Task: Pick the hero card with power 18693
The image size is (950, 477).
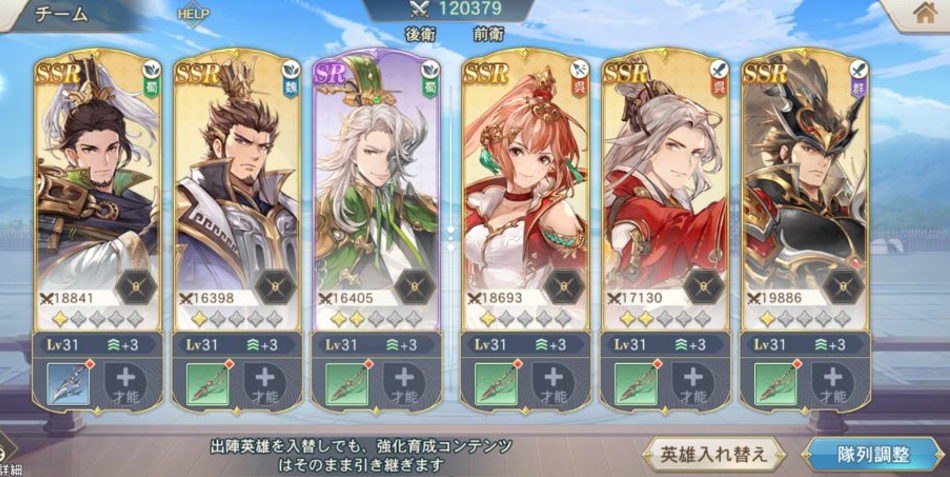Action: coord(524,190)
